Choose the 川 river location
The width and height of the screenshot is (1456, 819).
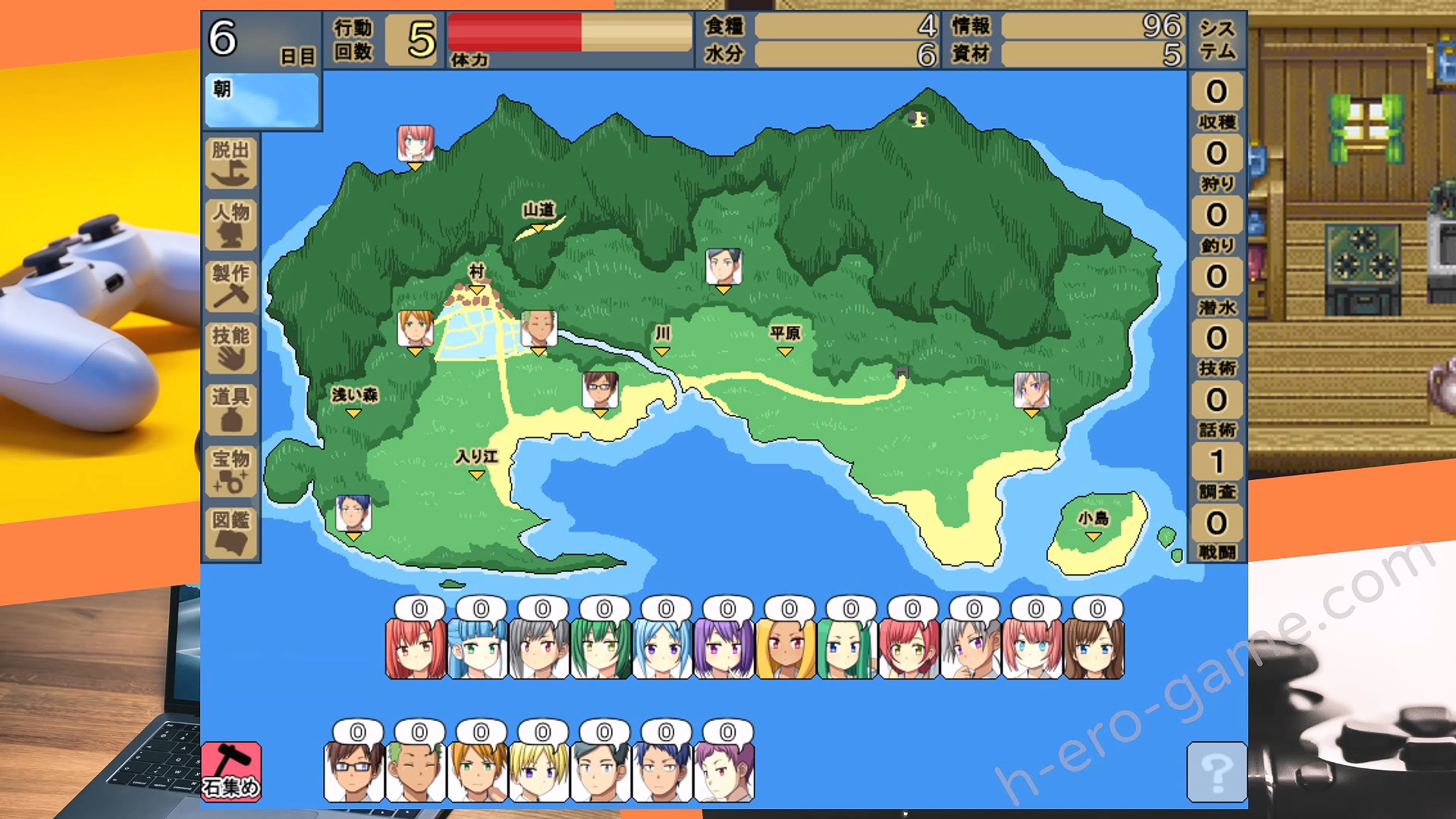[x=662, y=340]
